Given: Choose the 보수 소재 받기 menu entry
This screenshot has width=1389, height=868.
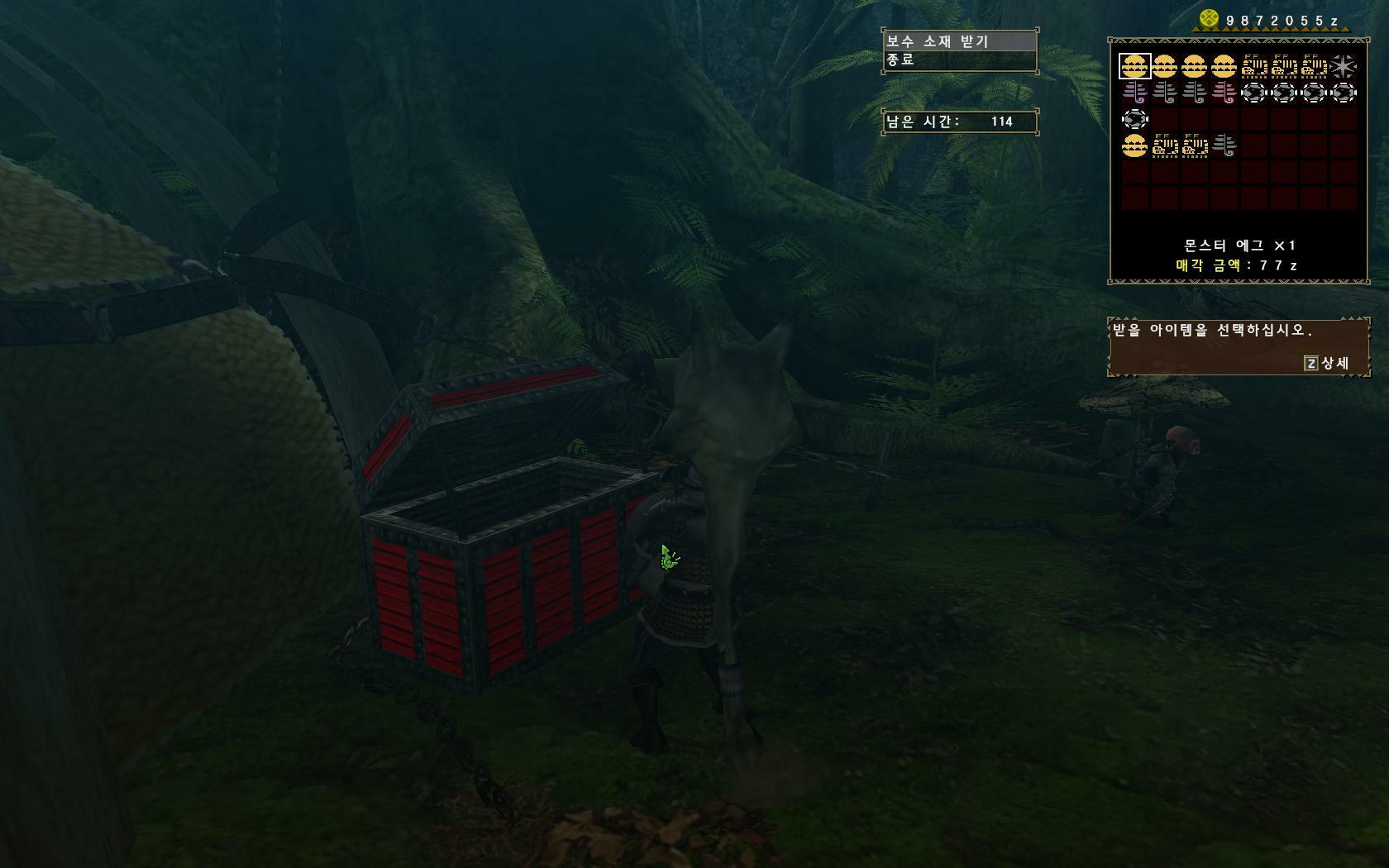Looking at the screenshot, I should click(x=959, y=41).
